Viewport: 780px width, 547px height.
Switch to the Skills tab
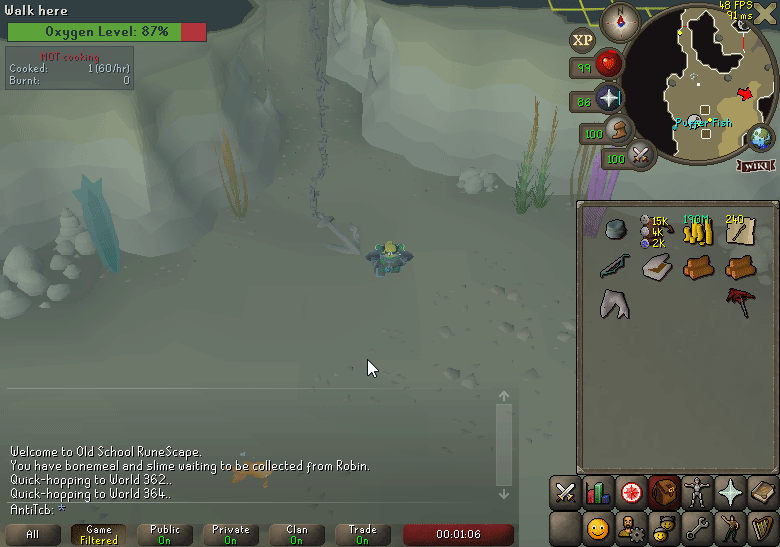598,493
